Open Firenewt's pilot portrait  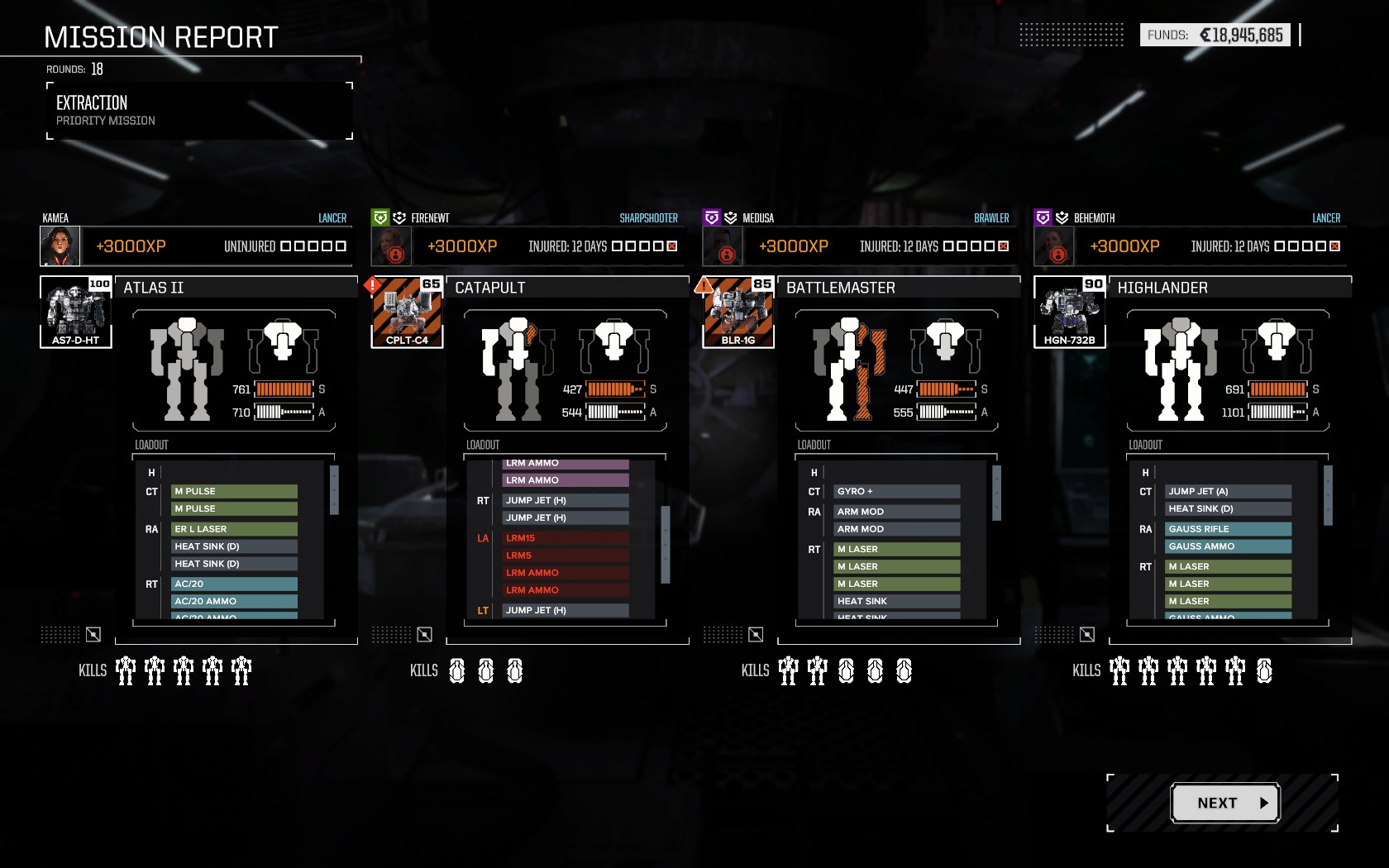point(391,246)
